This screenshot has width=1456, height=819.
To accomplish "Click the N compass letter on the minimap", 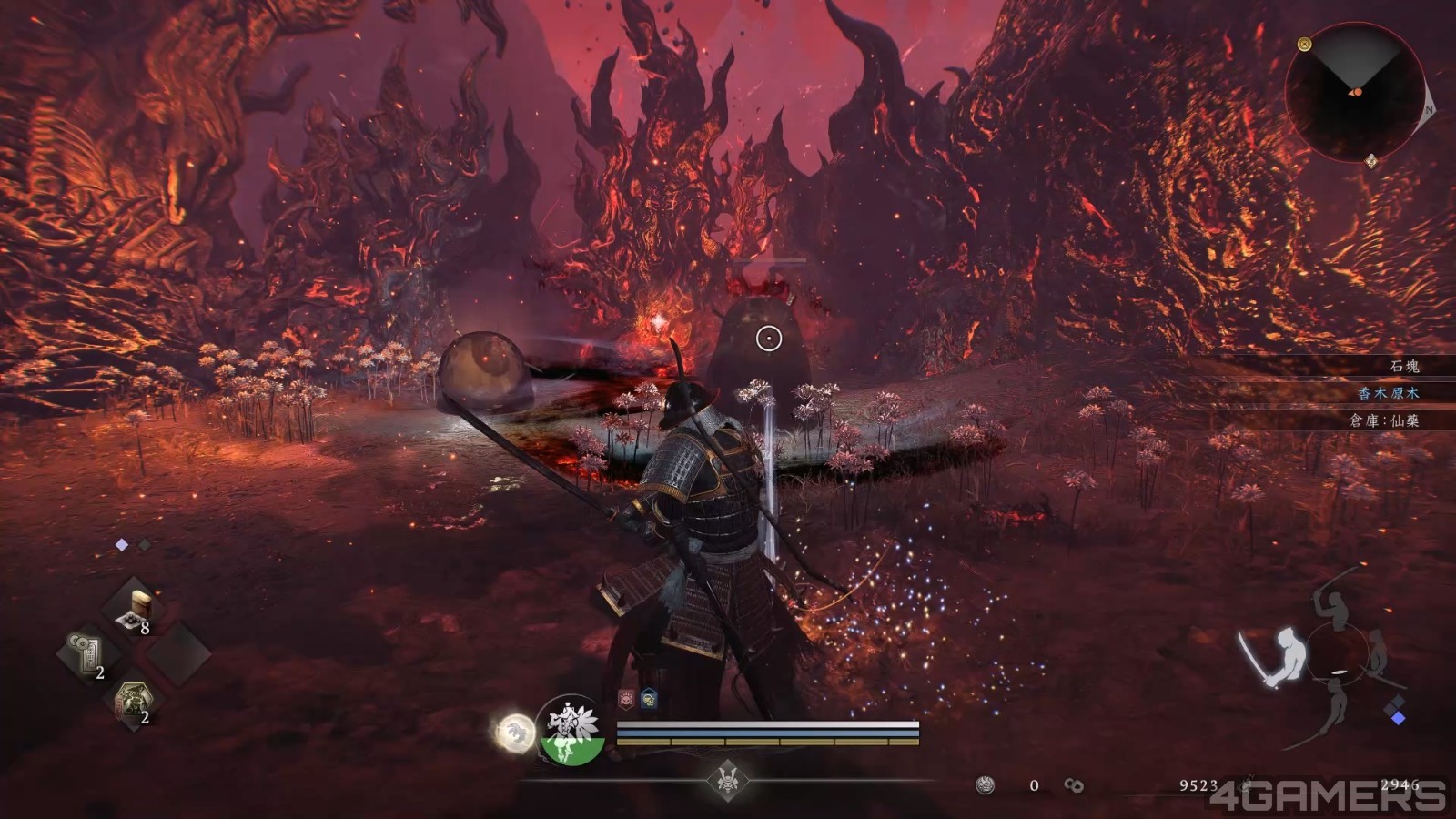I will [1429, 110].
